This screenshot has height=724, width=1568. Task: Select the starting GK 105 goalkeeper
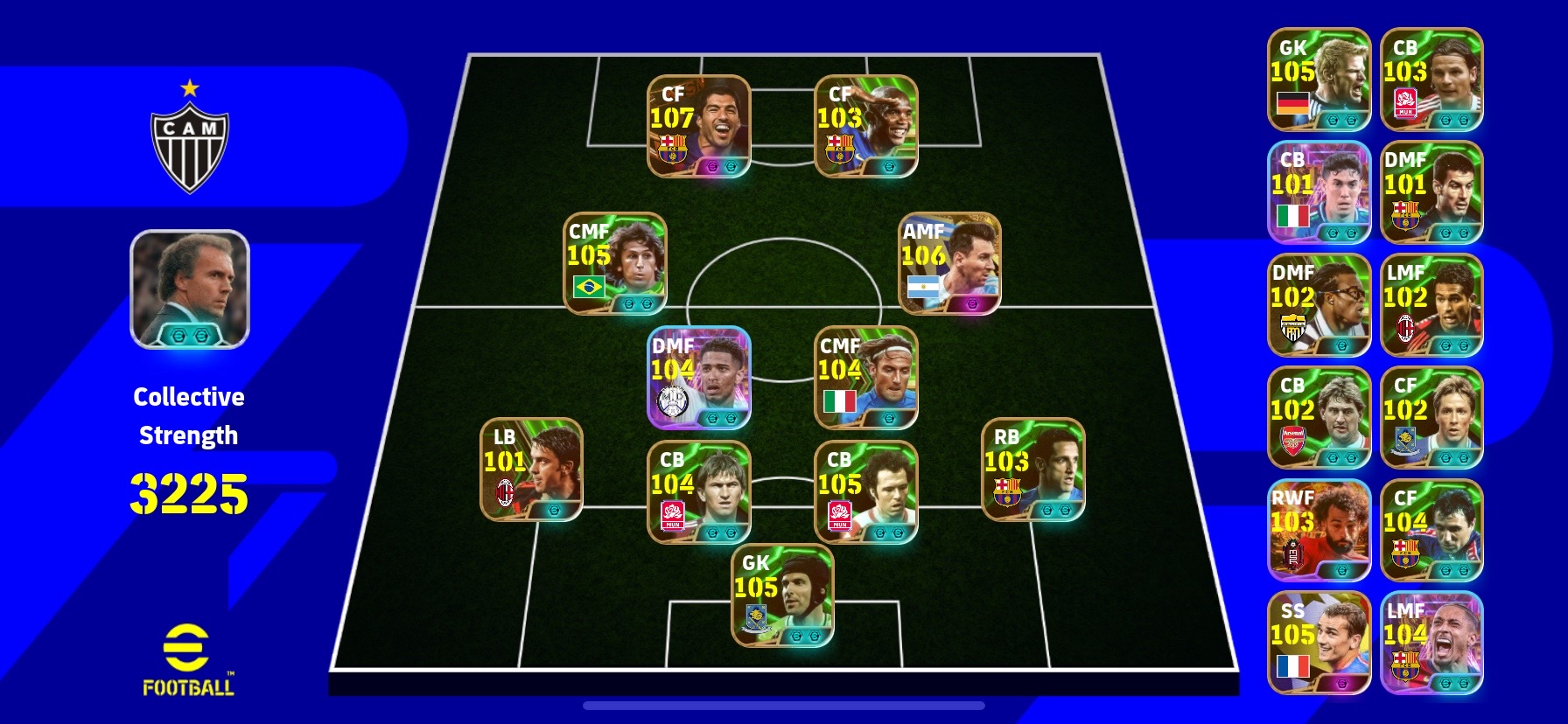(782, 595)
